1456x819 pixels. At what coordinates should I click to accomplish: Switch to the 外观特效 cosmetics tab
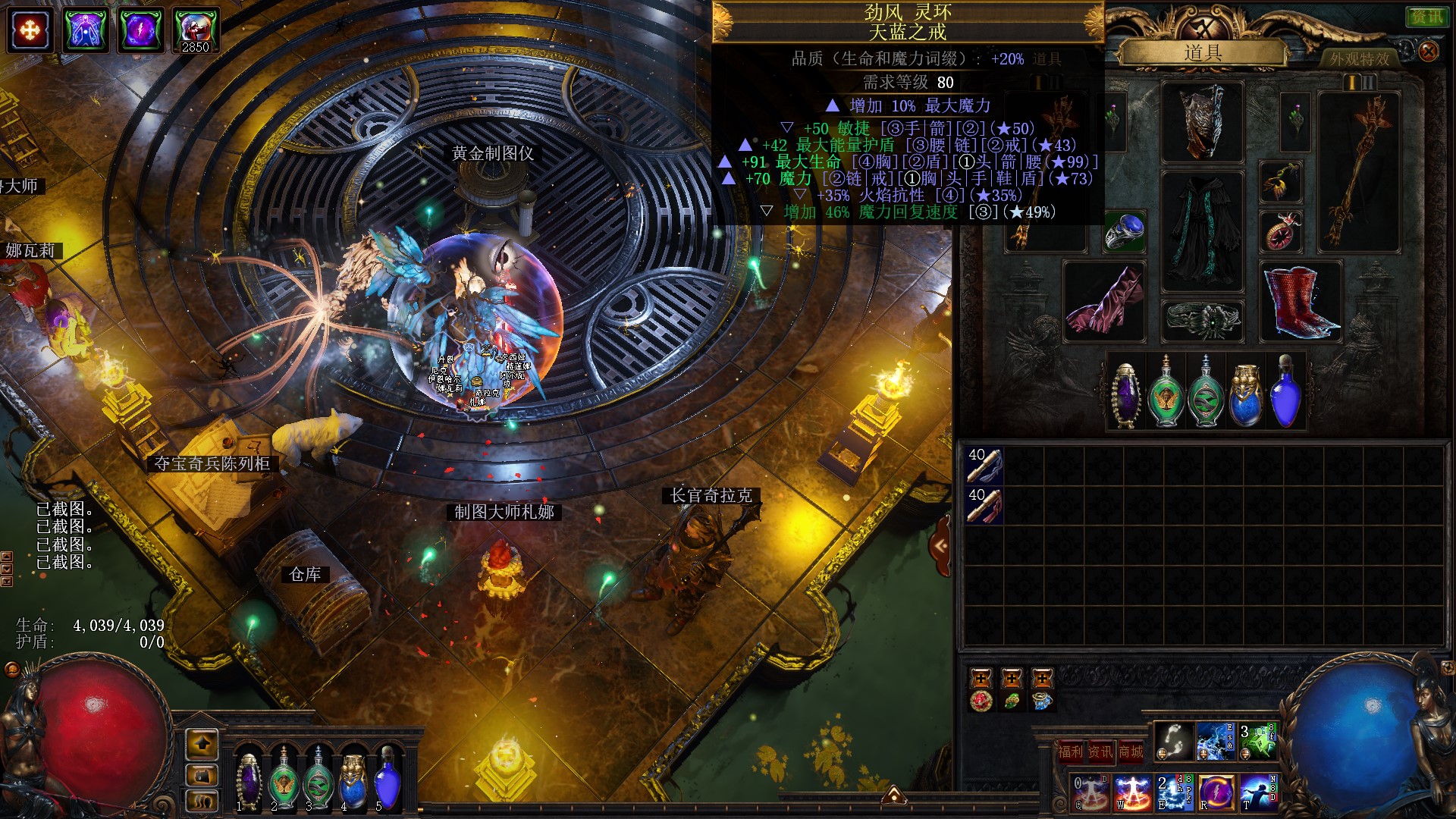1359,58
